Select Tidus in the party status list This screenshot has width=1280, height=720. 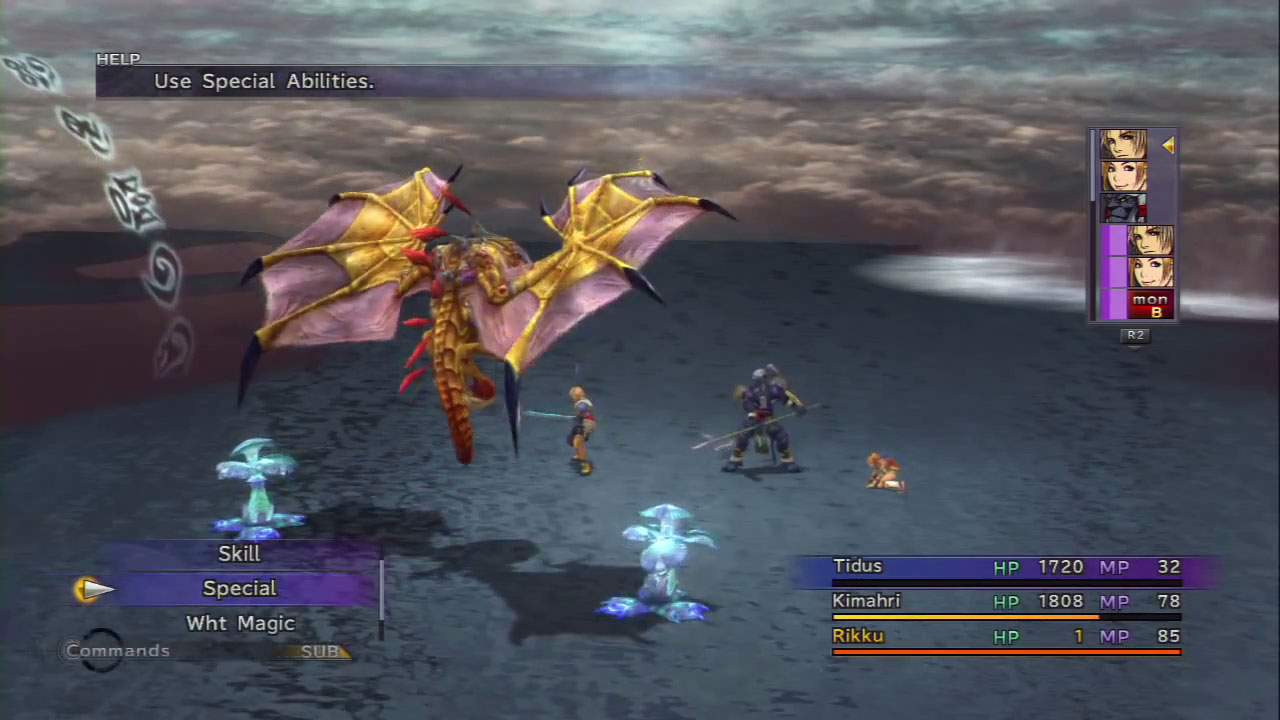coord(857,567)
